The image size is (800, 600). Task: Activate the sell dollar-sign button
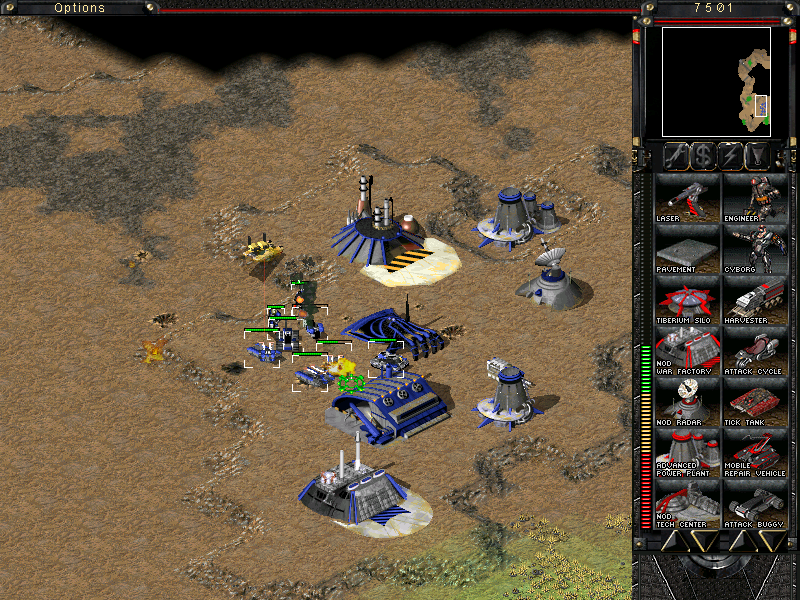702,156
